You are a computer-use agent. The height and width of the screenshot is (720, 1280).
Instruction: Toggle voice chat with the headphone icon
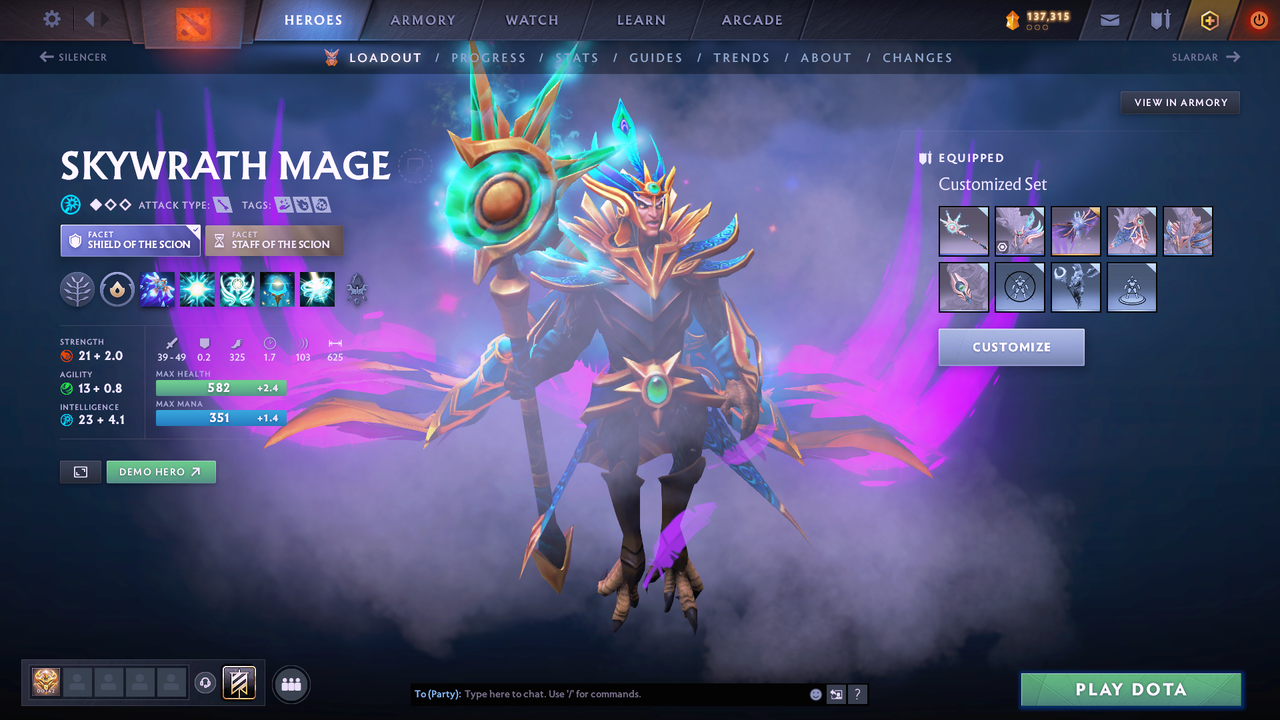click(207, 683)
